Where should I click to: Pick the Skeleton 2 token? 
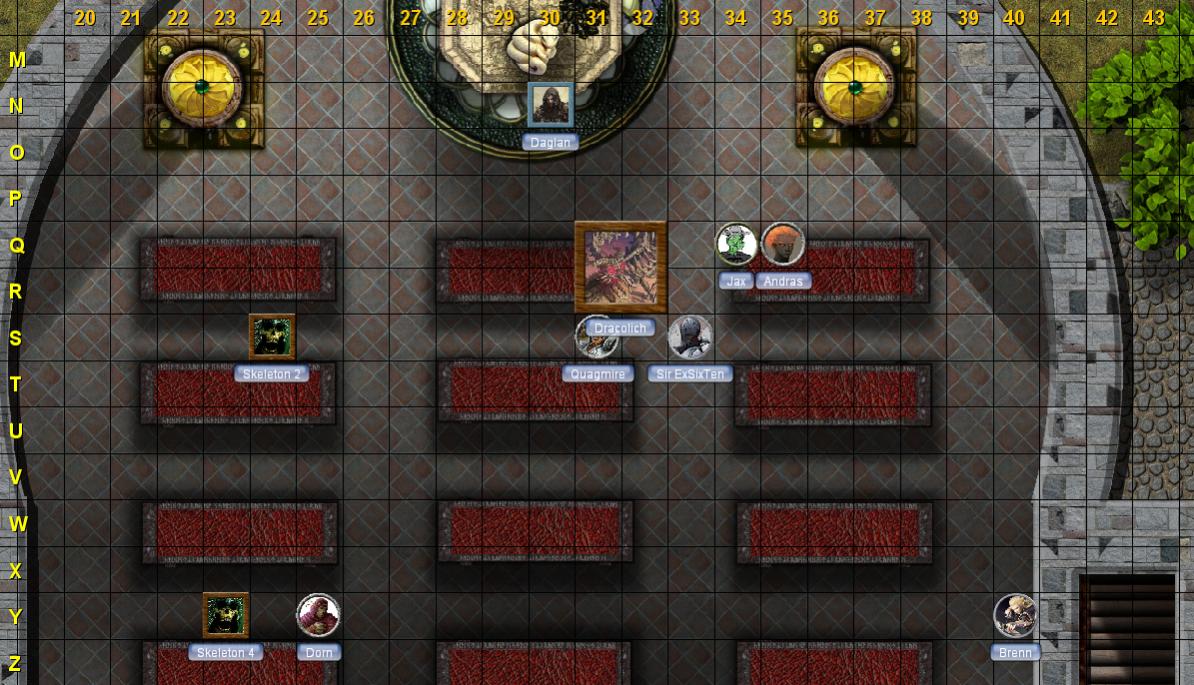(272, 337)
